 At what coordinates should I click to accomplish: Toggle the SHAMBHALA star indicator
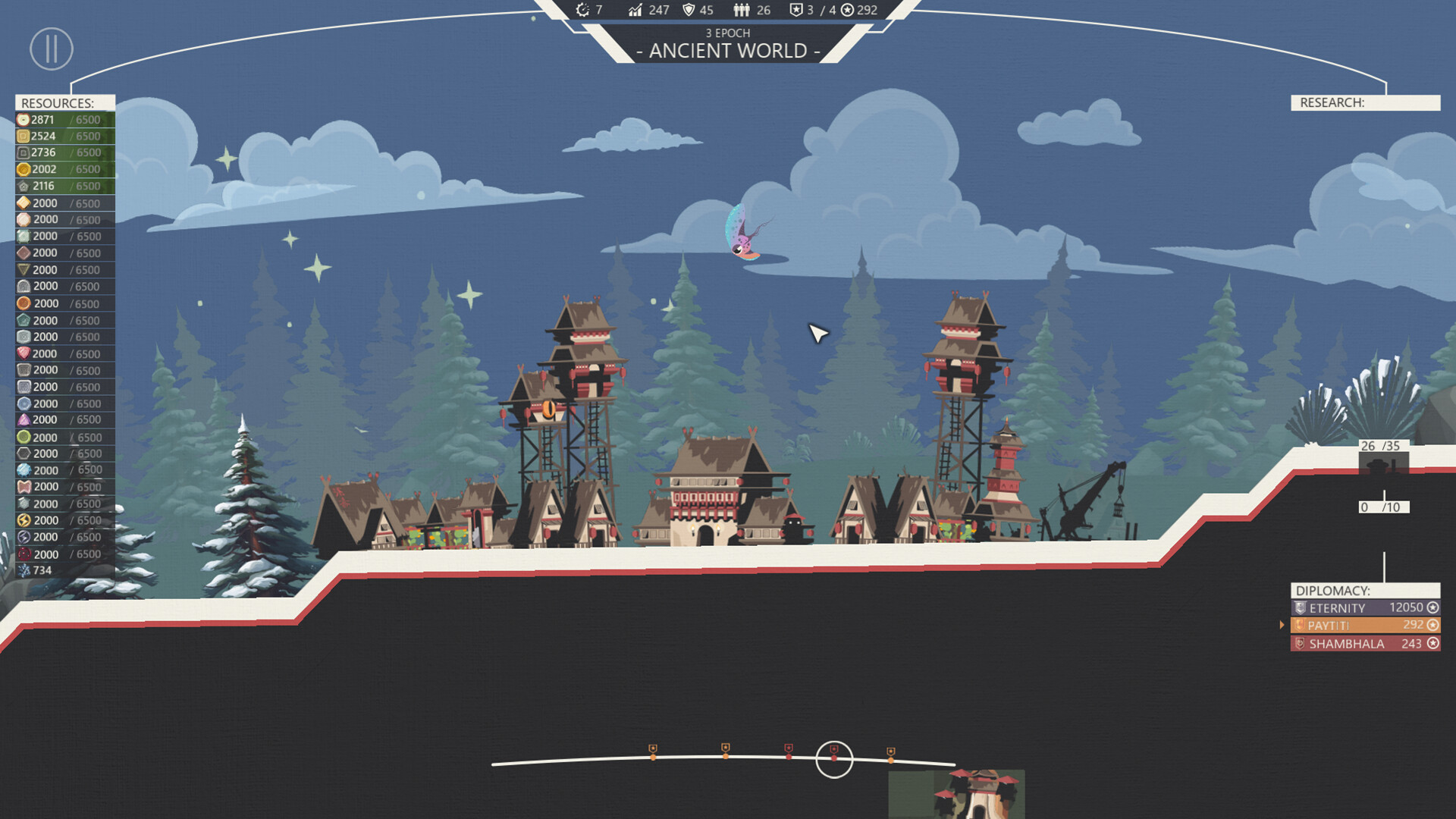1432,643
